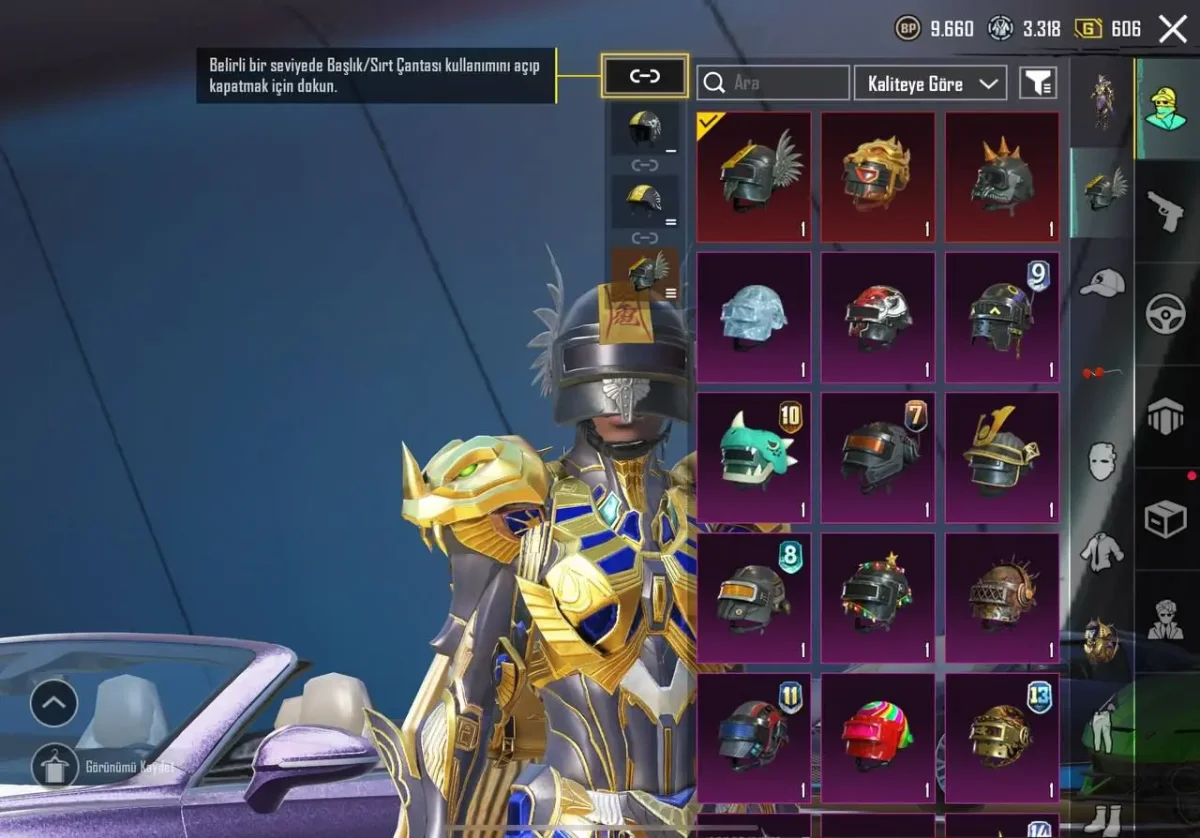
Task: Choose the golden lion helmet skin
Action: pyautogui.click(x=878, y=177)
